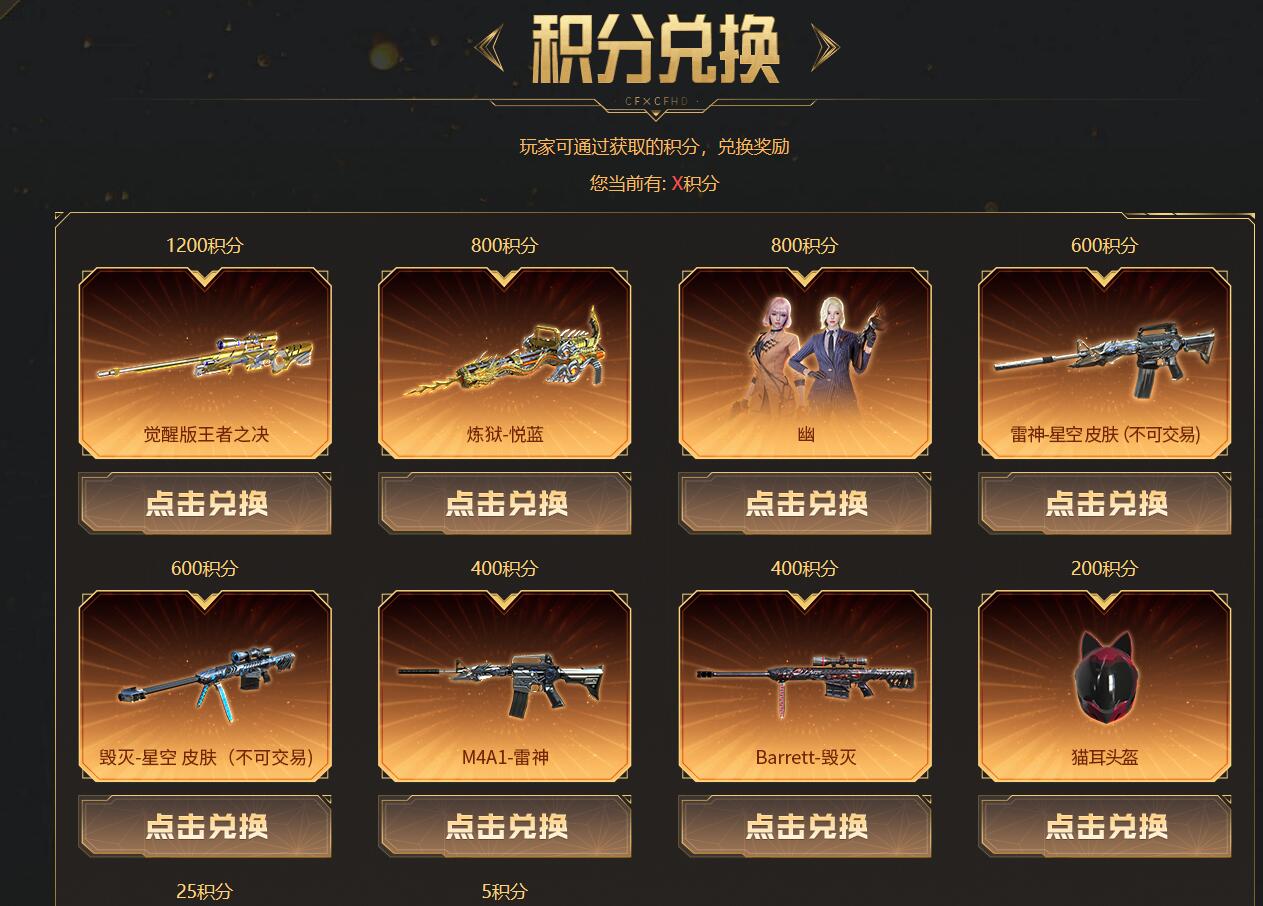
Task: Redeem the 雷神-星空皮肤 reward button
Action: tap(1105, 503)
